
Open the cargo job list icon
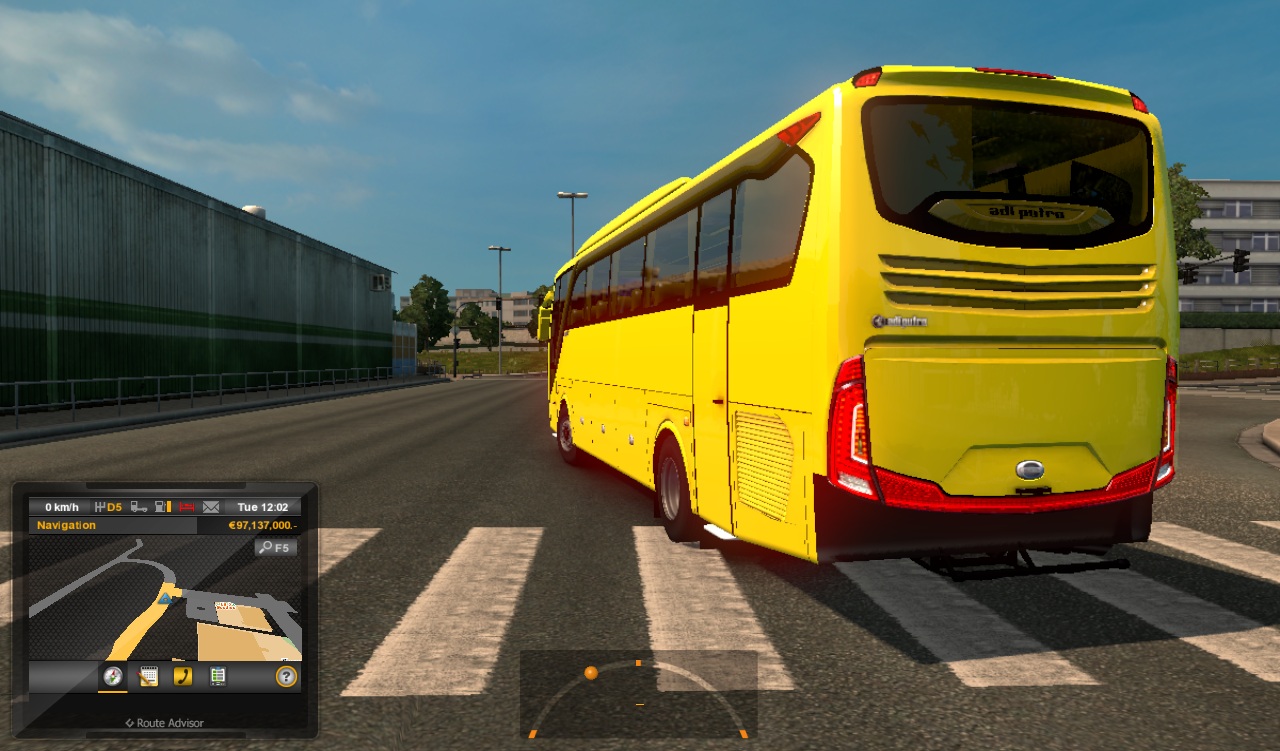[218, 676]
